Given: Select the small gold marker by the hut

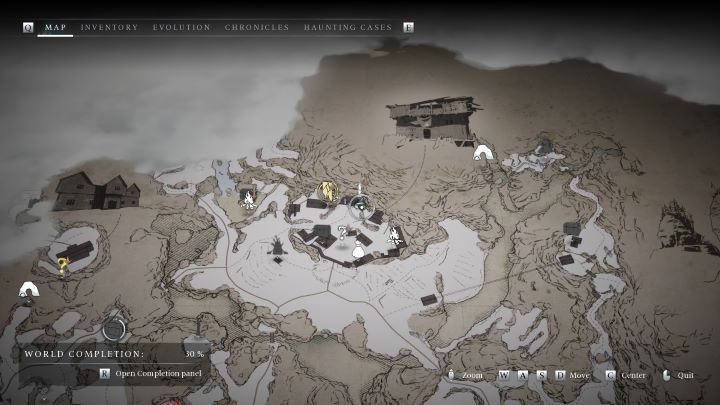Looking at the screenshot, I should [63, 265].
